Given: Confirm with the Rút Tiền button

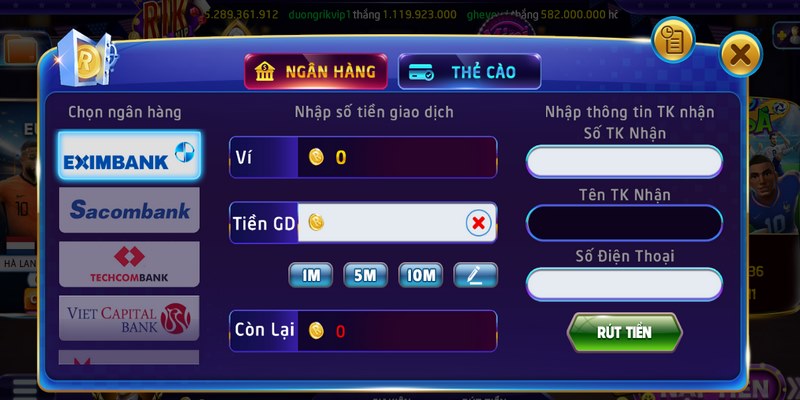Looking at the screenshot, I should coord(624,331).
